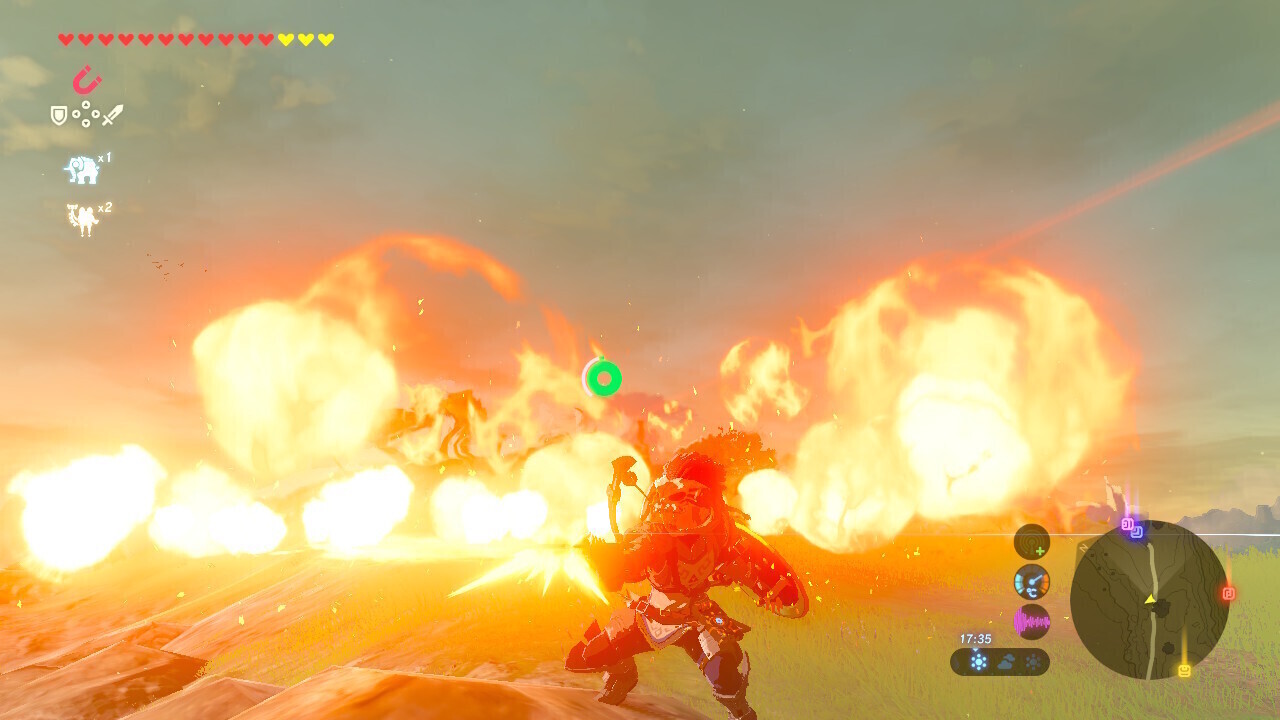Choose the blue shrine marker on minimap

(1137, 532)
